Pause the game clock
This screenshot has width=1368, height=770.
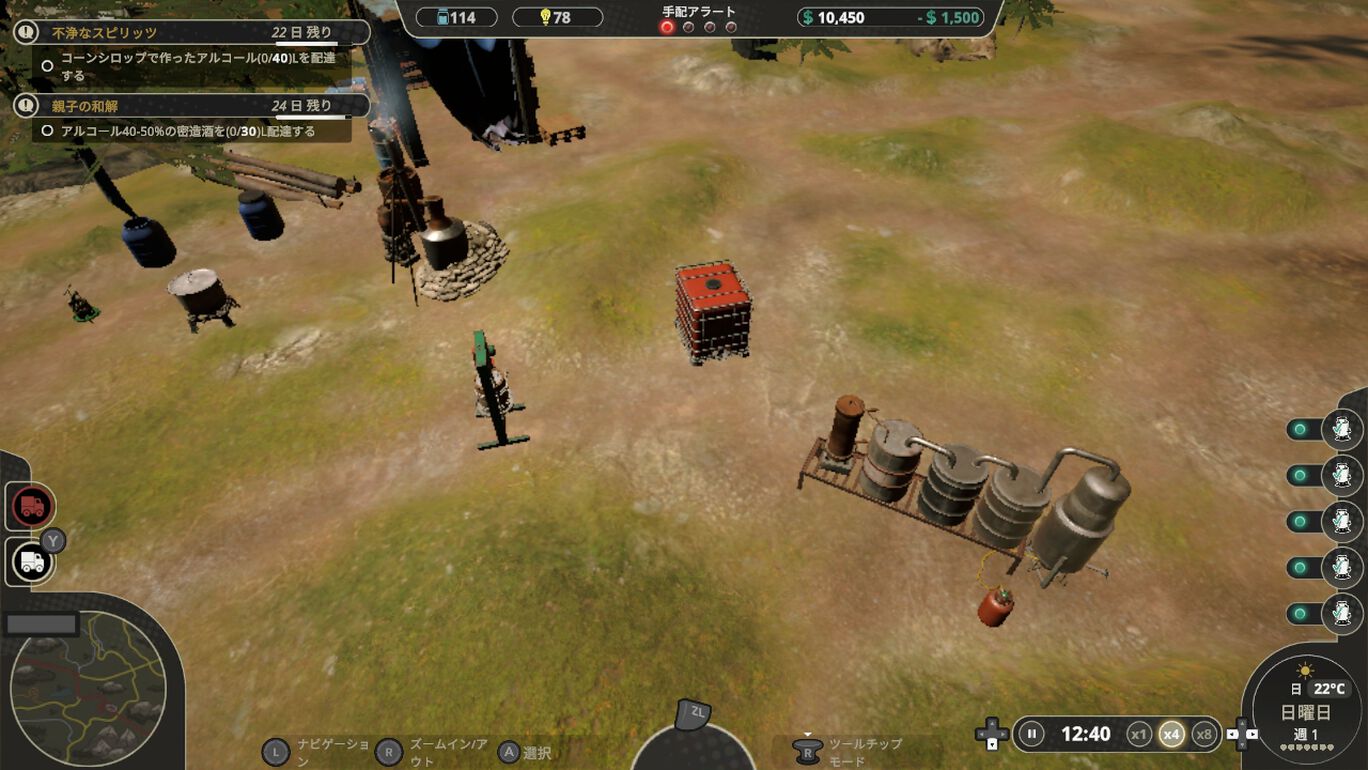coord(1031,734)
